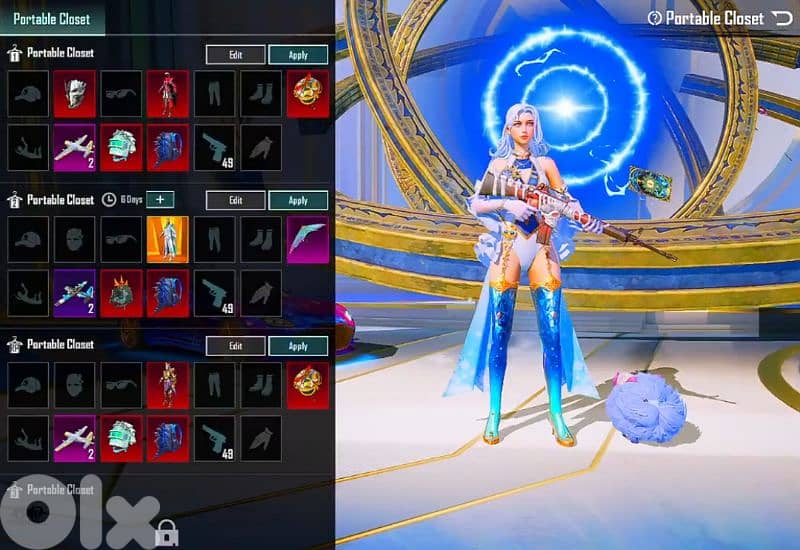800x550 pixels.
Task: Pick the silver mask slot
Action: point(75,93)
